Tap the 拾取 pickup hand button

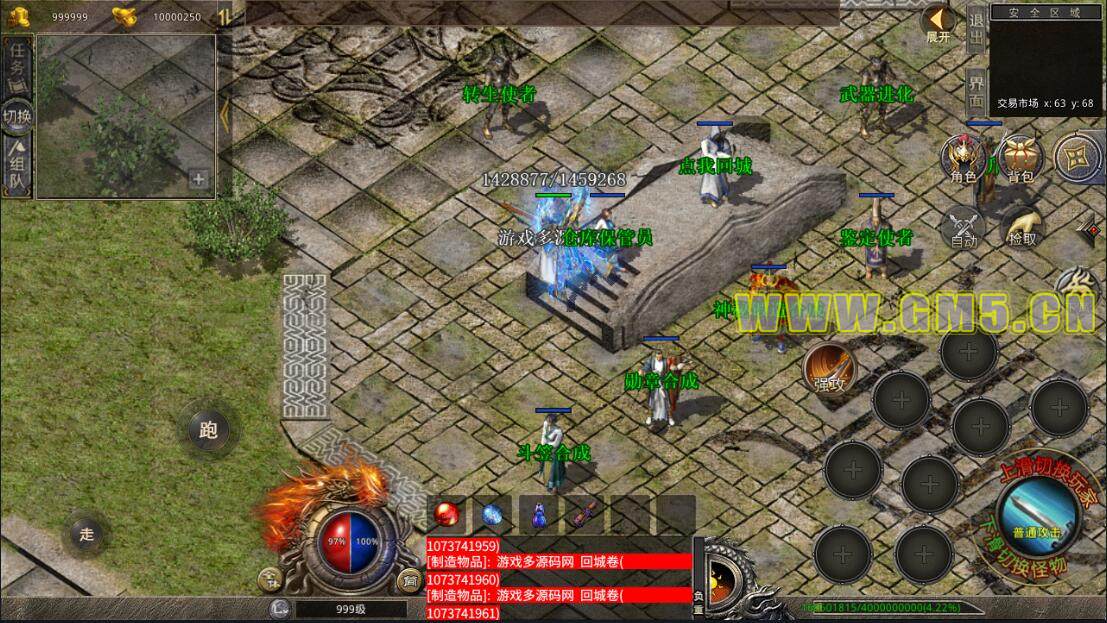1022,226
